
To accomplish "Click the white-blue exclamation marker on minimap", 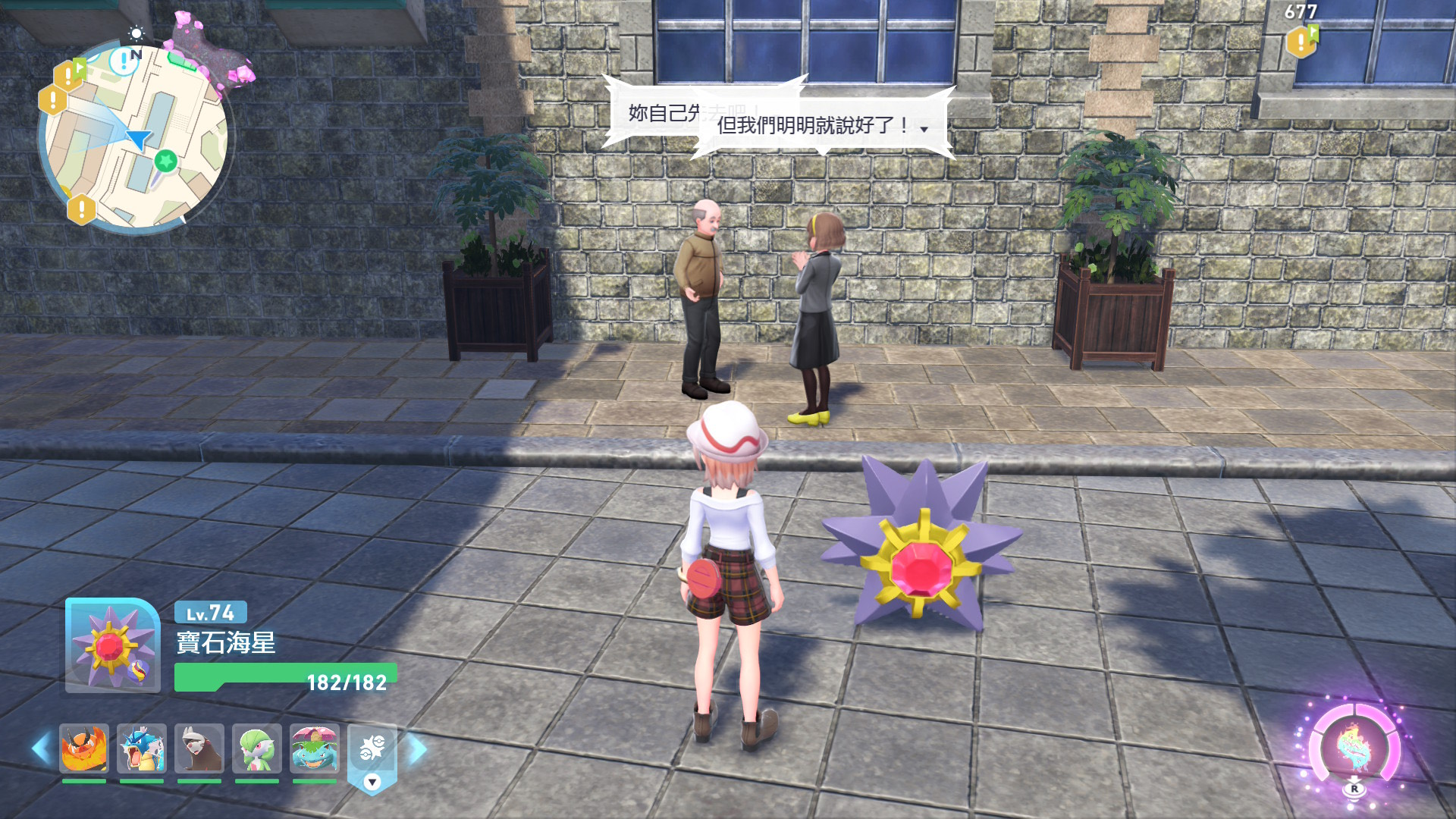I will tap(123, 61).
